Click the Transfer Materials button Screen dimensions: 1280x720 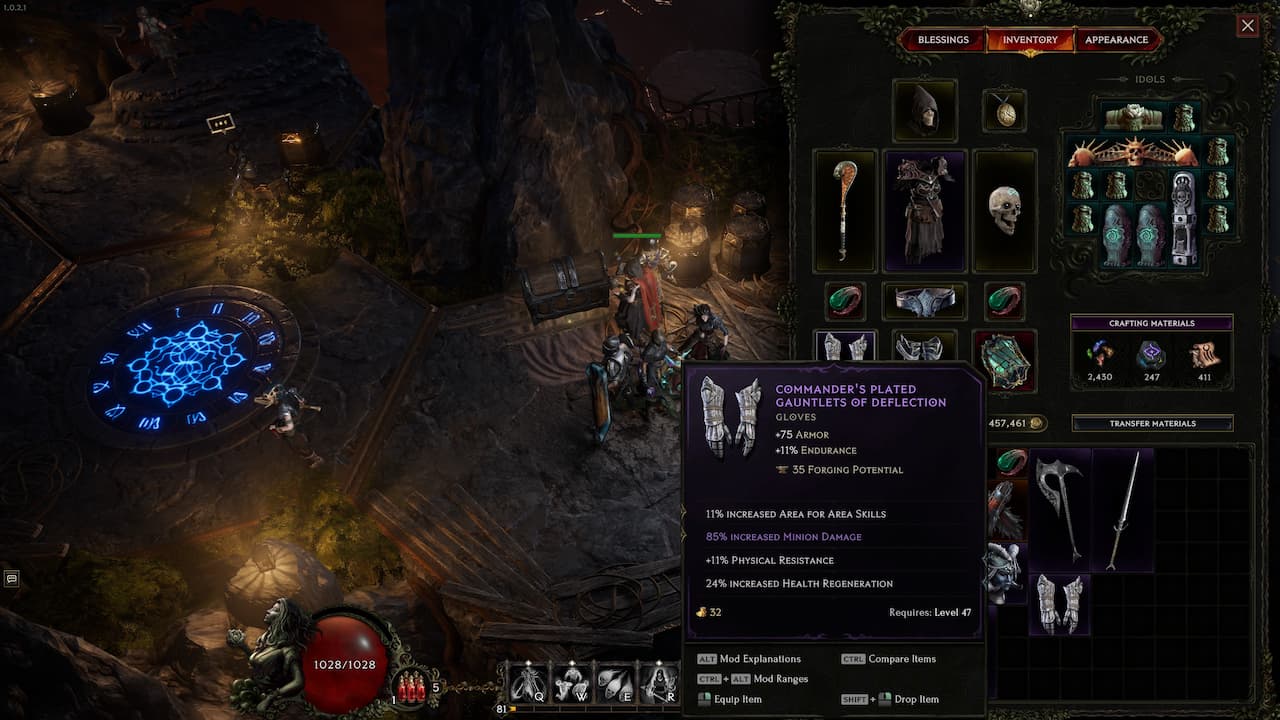(1152, 424)
